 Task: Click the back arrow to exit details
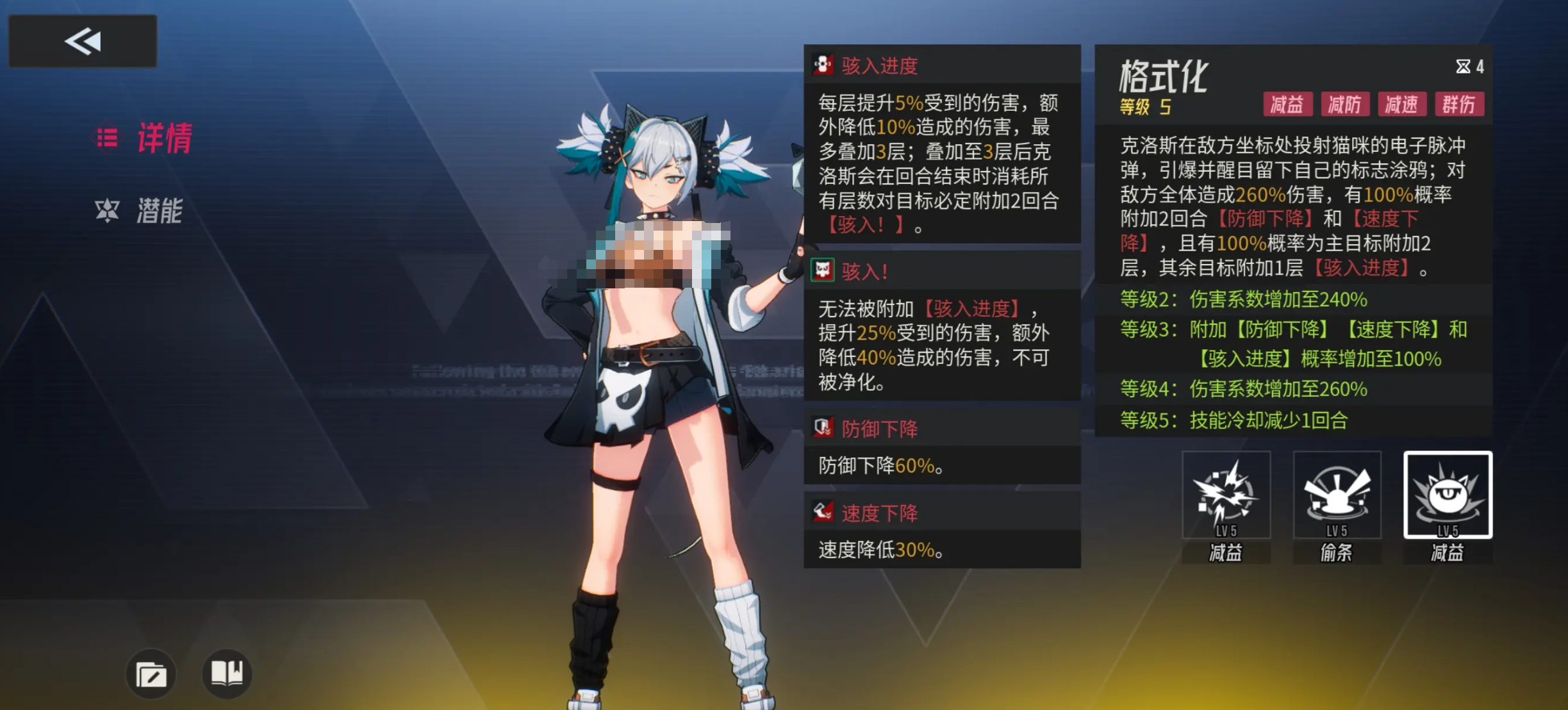(x=81, y=40)
